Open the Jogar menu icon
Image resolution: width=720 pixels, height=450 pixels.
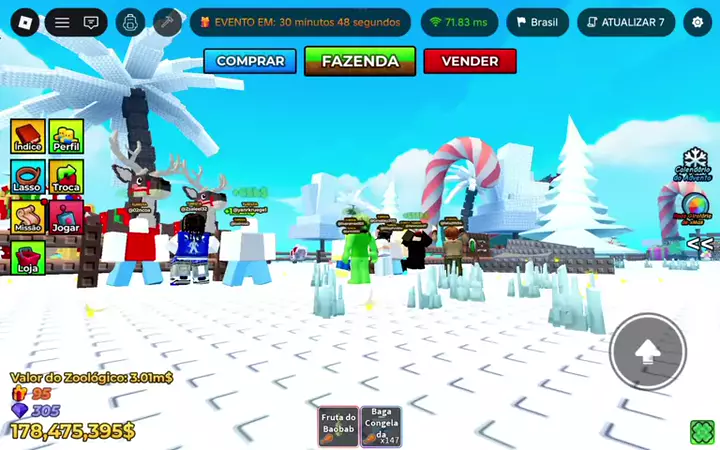tap(66, 217)
